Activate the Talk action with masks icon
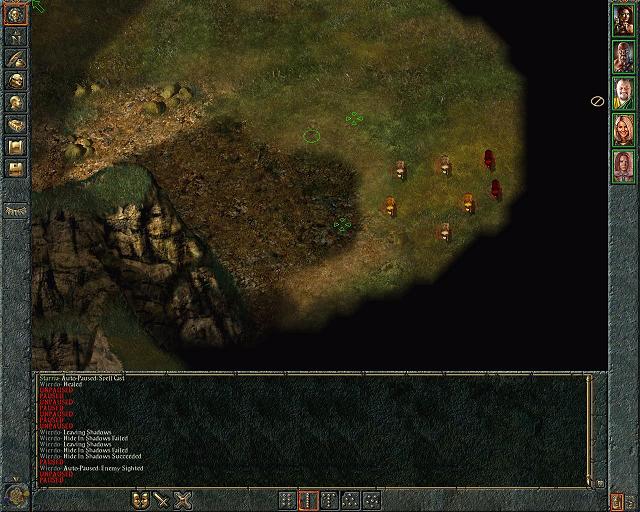The image size is (640, 512). [x=141, y=499]
